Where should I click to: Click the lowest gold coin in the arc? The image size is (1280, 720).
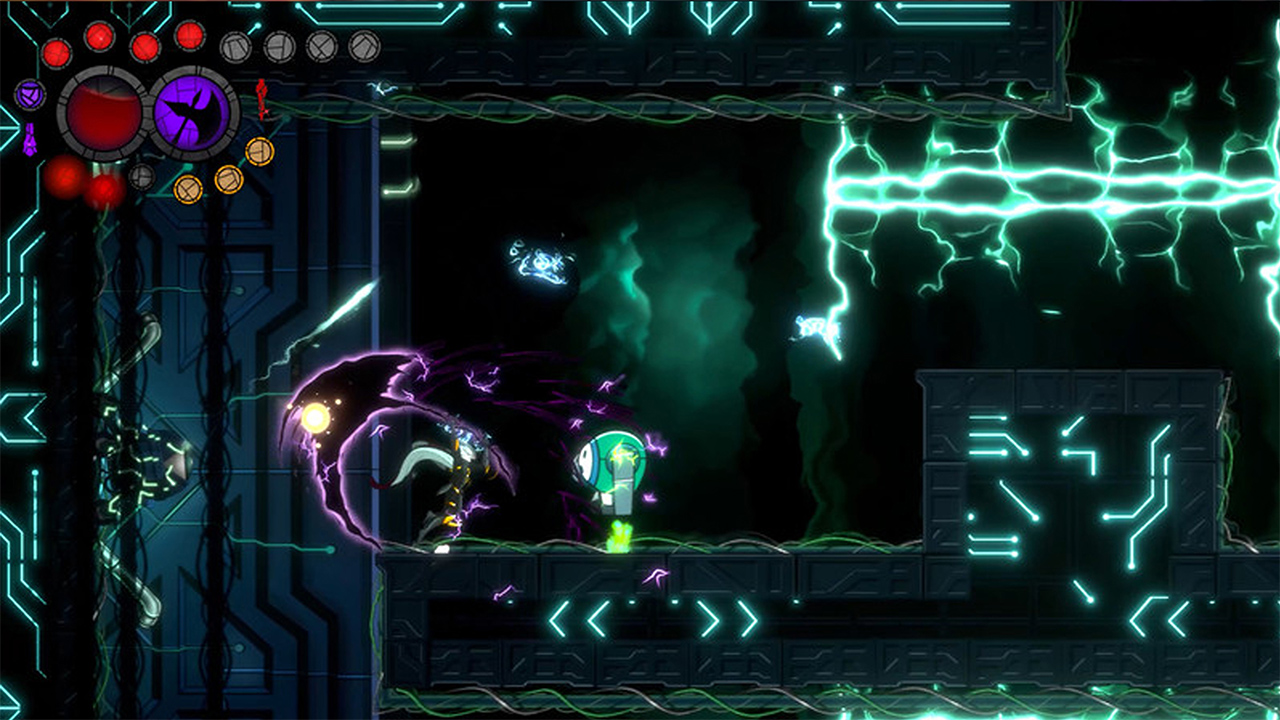point(188,191)
